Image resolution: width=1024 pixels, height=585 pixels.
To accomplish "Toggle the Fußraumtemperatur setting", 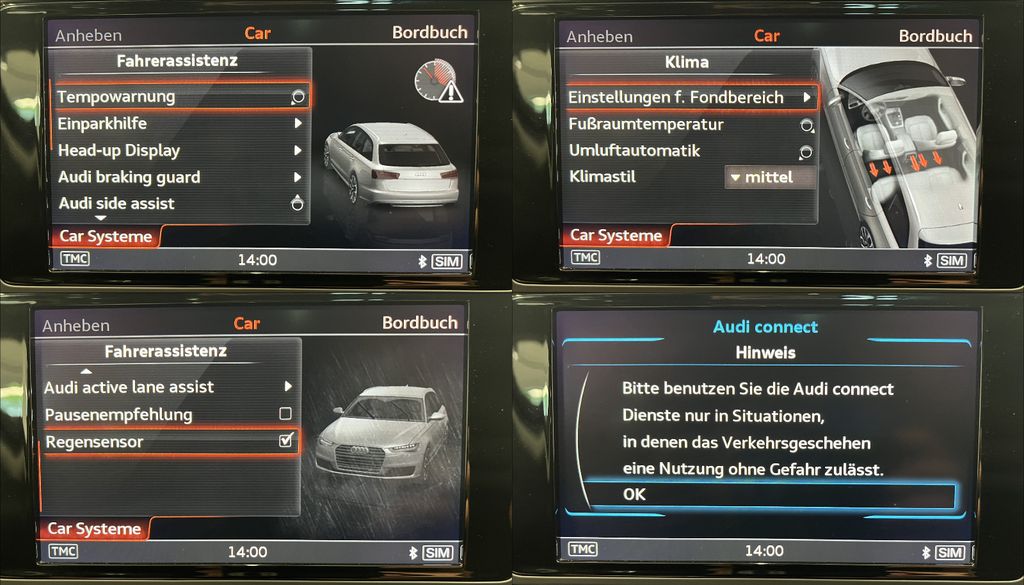I will [690, 125].
